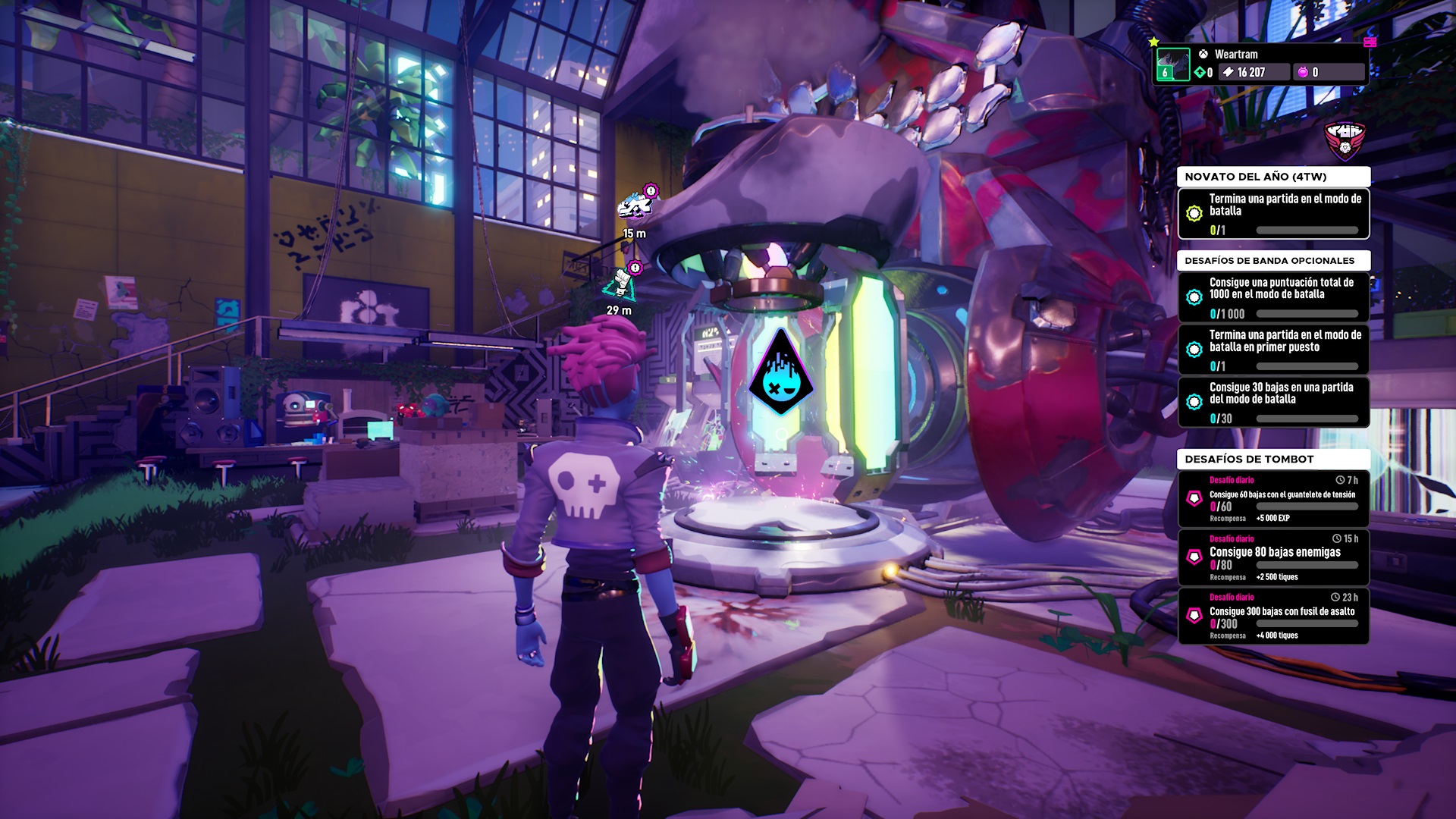
Task: Open the Desafíos de Tombot header
Action: pyautogui.click(x=1273, y=459)
